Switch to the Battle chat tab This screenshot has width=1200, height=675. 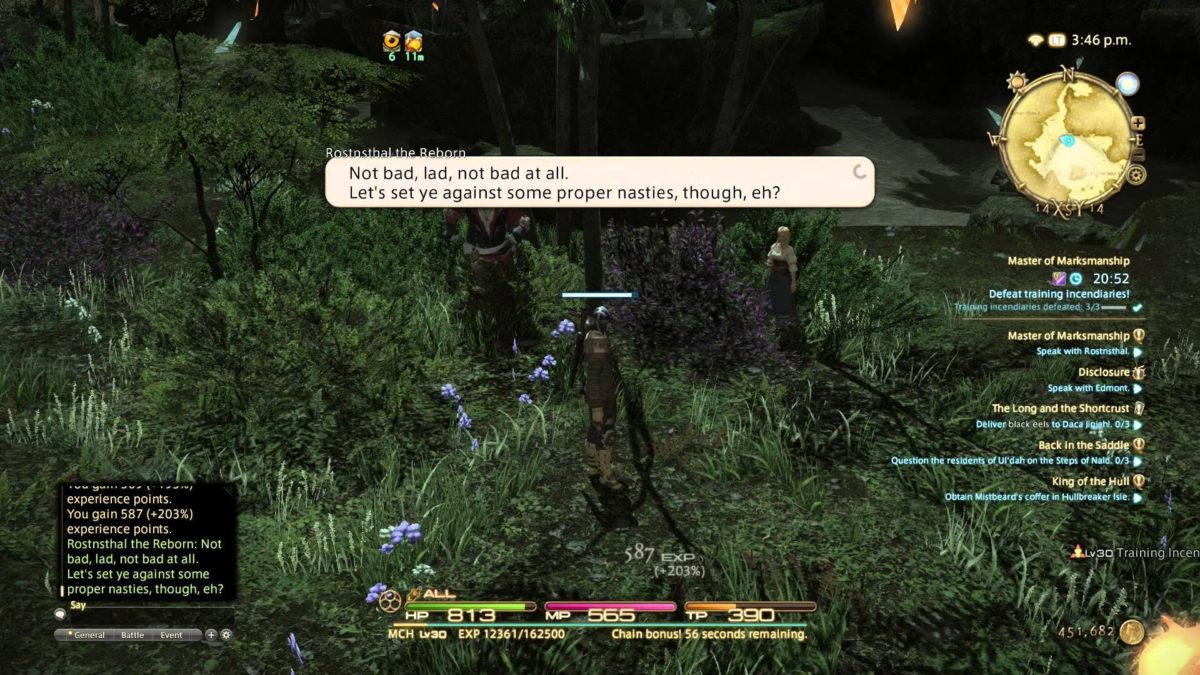(x=132, y=635)
